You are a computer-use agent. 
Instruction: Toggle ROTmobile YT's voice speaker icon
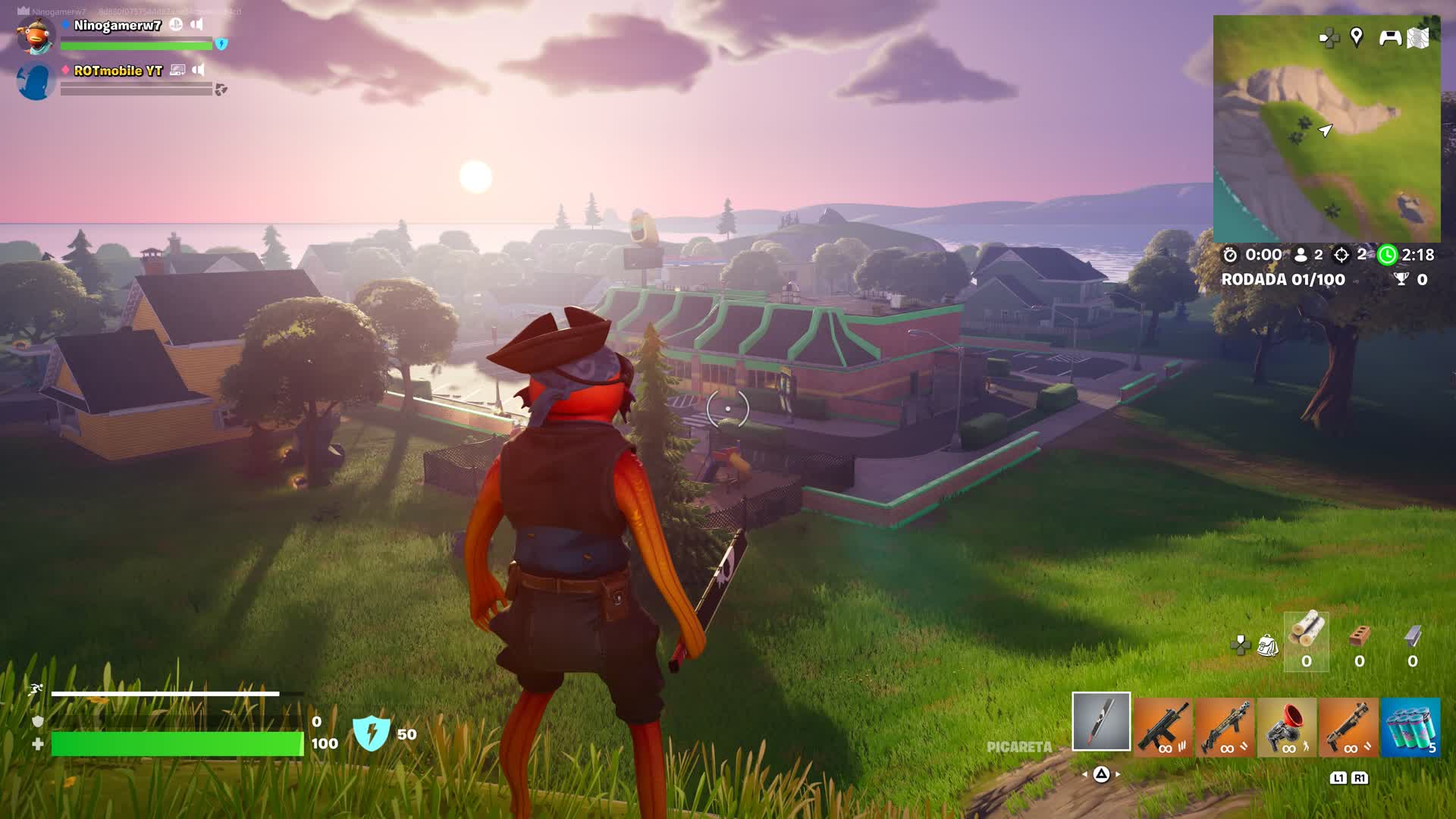pos(199,70)
